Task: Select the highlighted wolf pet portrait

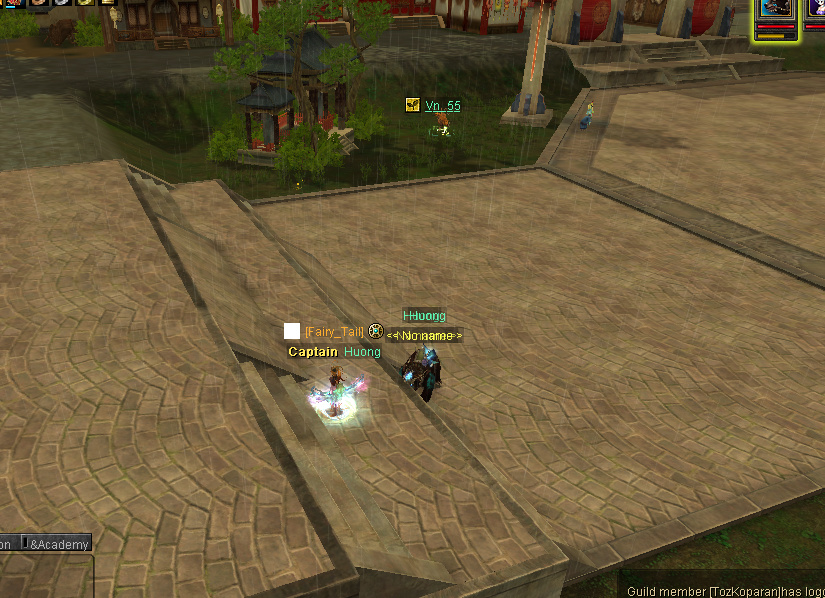Action: click(776, 10)
